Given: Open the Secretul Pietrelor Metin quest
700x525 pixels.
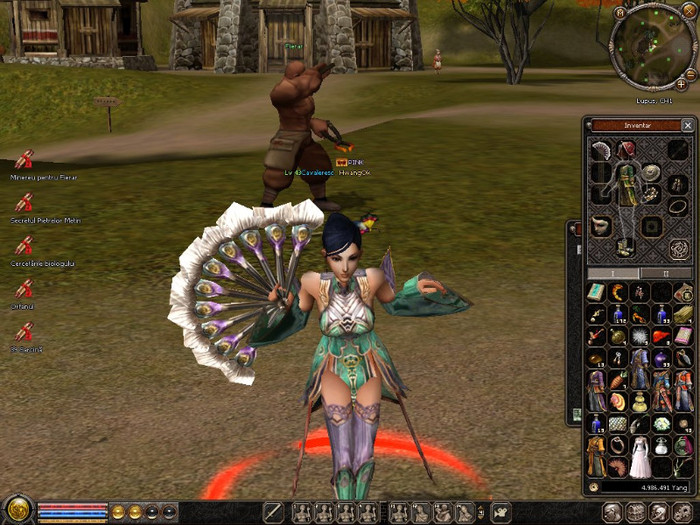Looking at the screenshot, I should click(23, 203).
